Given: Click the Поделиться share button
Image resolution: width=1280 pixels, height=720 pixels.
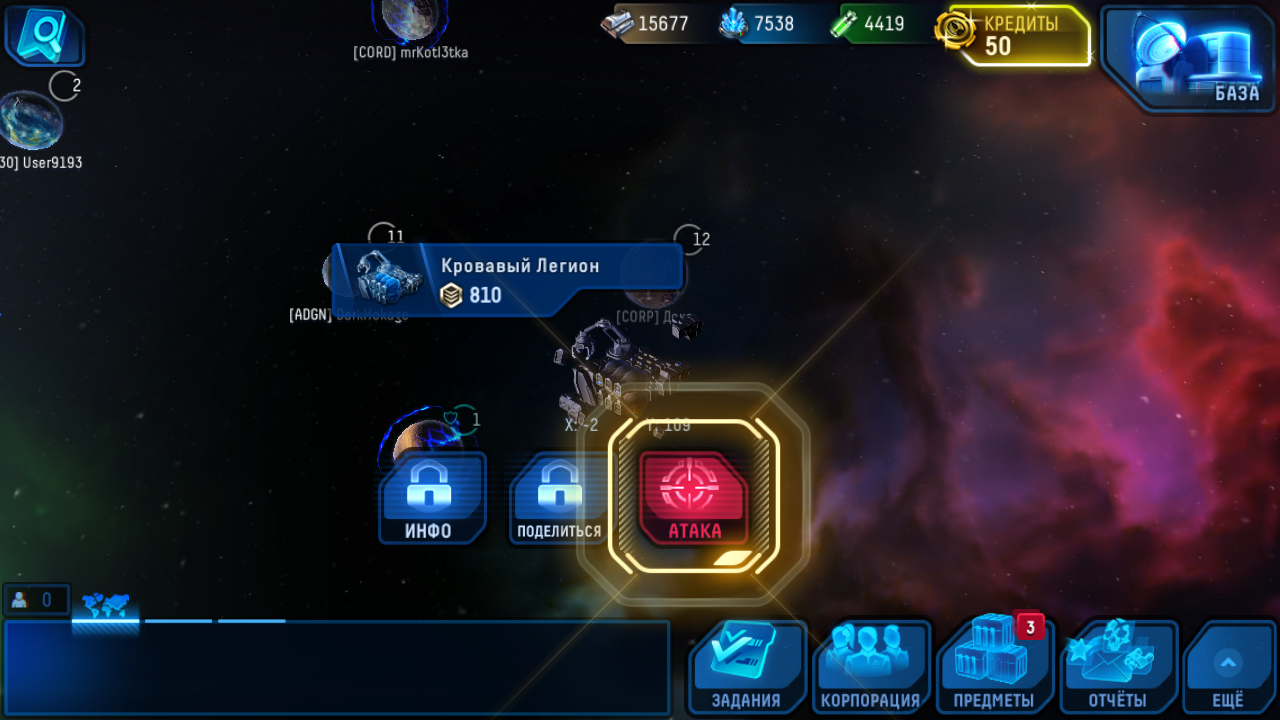Looking at the screenshot, I should [x=559, y=499].
